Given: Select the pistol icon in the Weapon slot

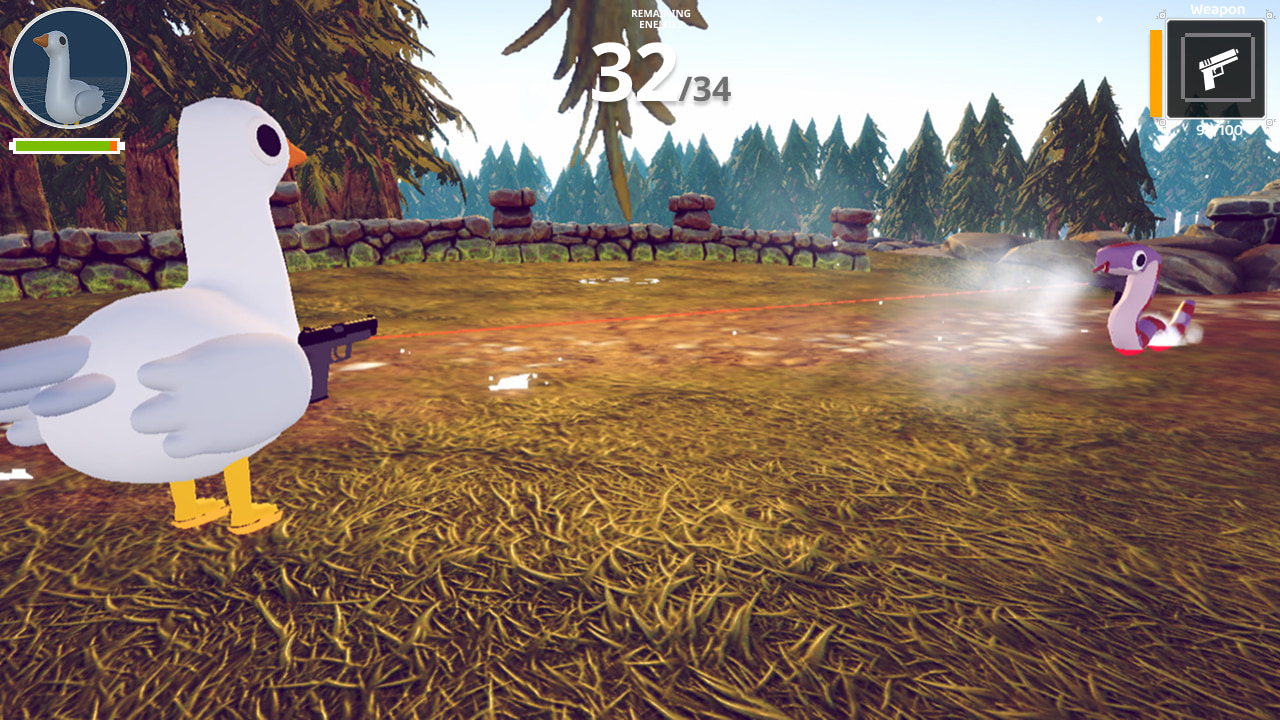Looking at the screenshot, I should click(x=1216, y=68).
